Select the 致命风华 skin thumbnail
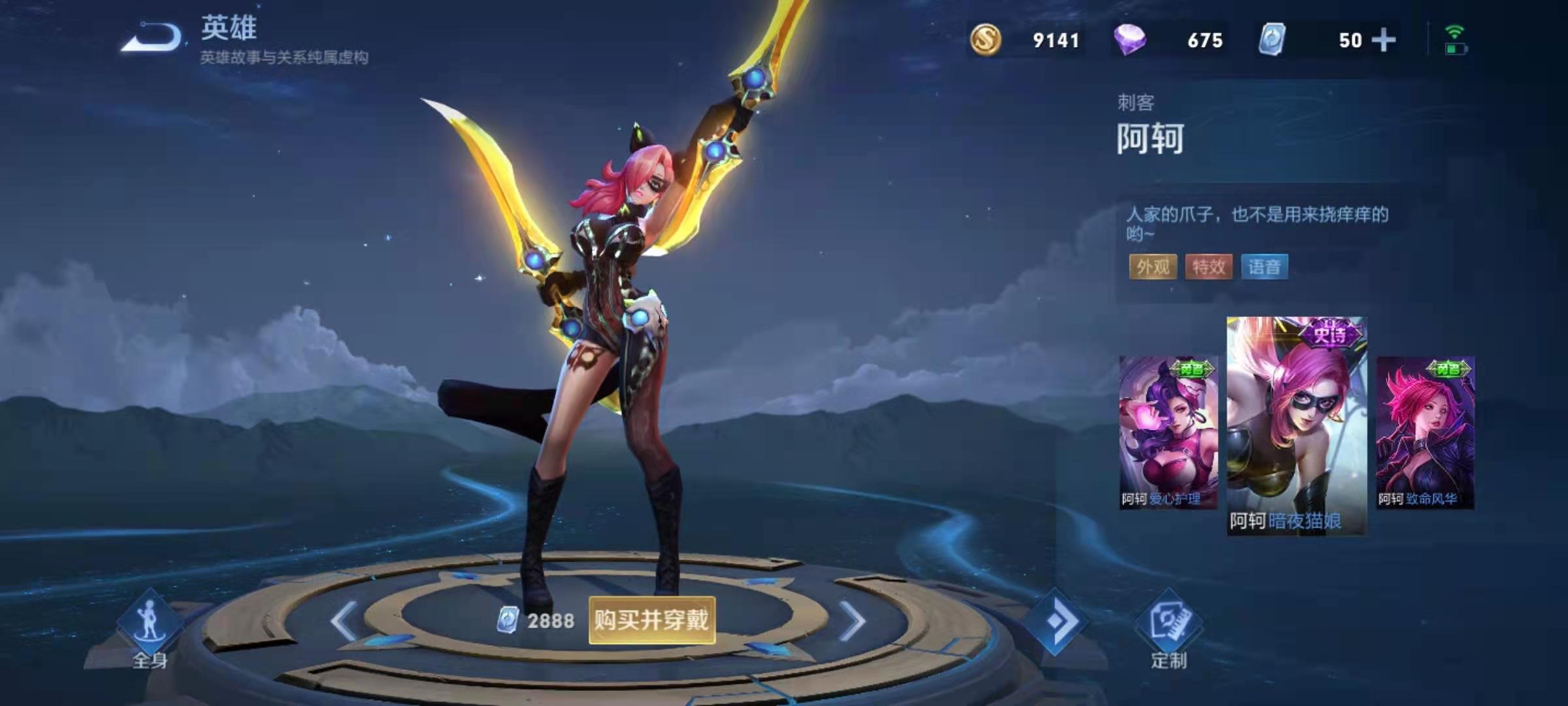 pos(1425,433)
